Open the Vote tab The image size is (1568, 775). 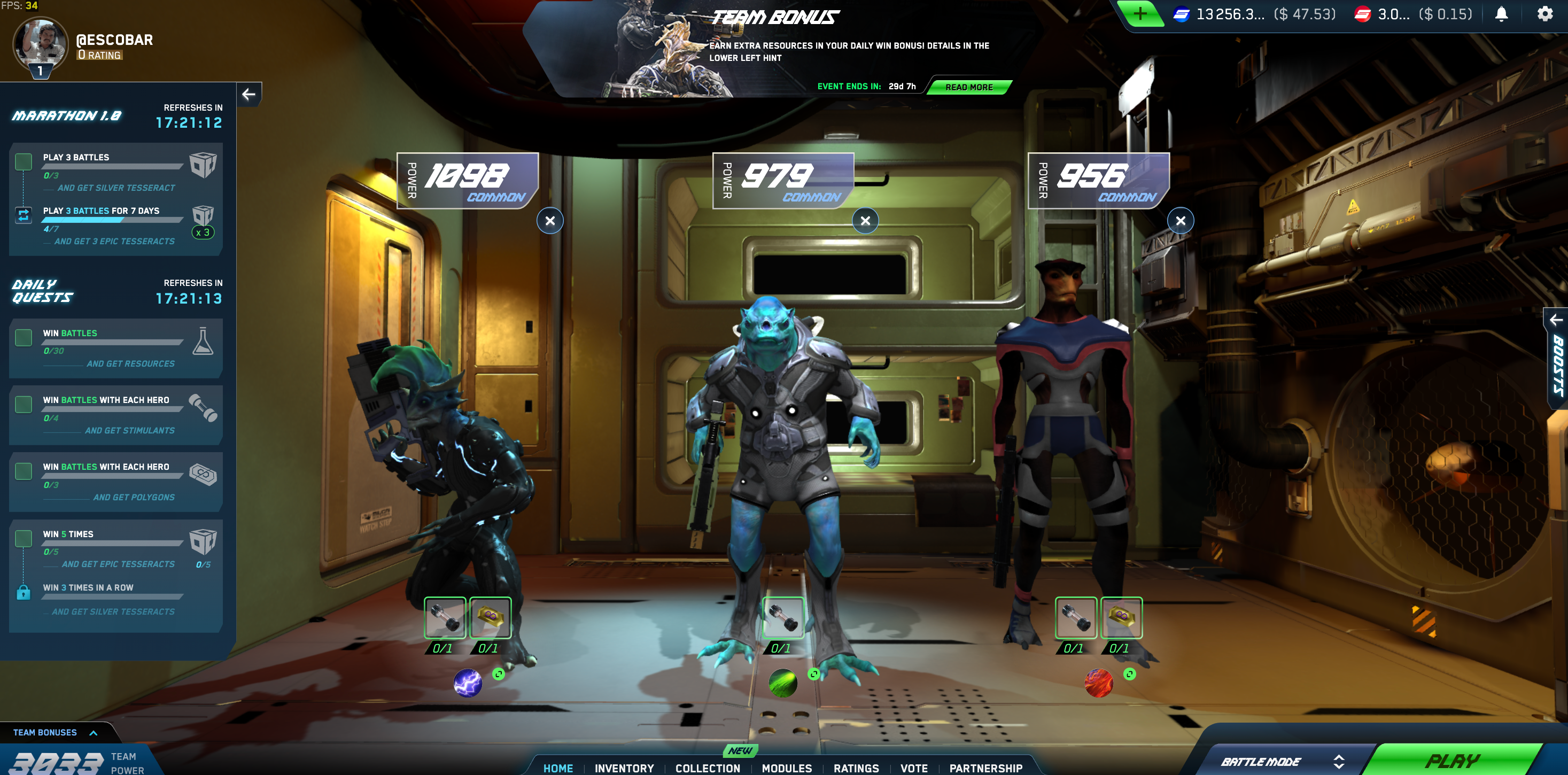pyautogui.click(x=914, y=768)
